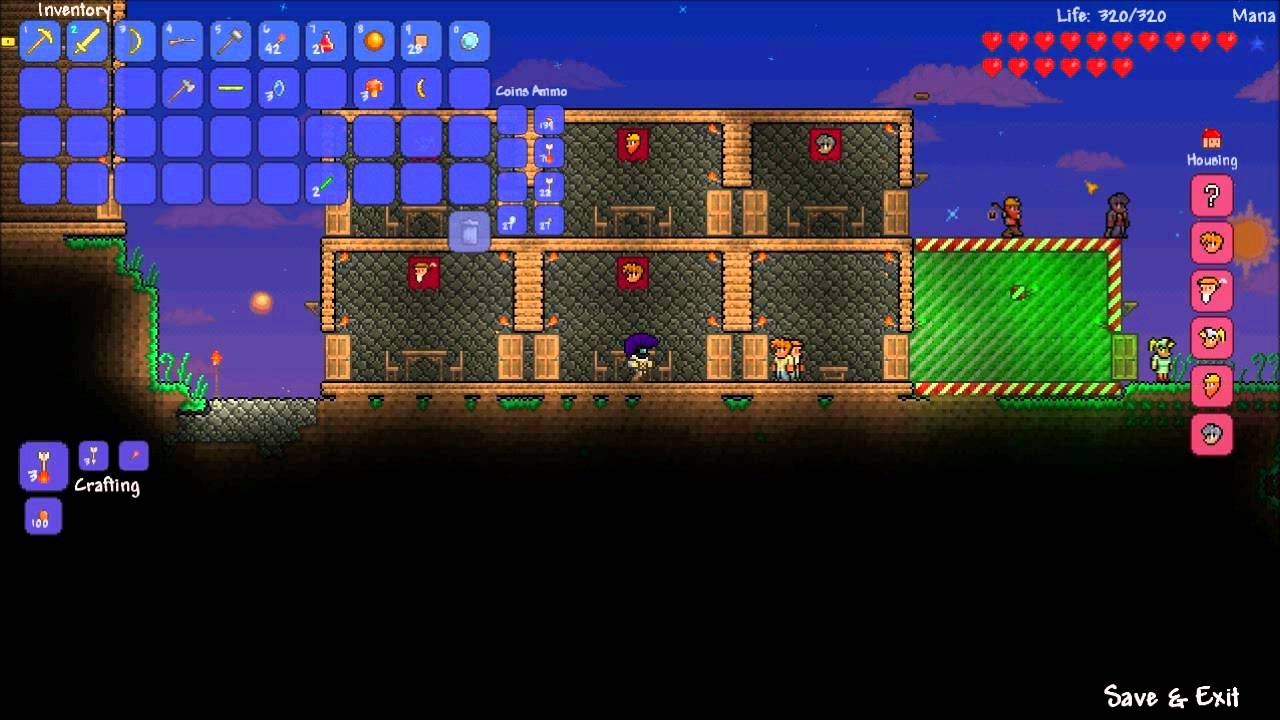This screenshot has width=1280, height=720.
Task: Open the trash can slot
Action: 469,232
